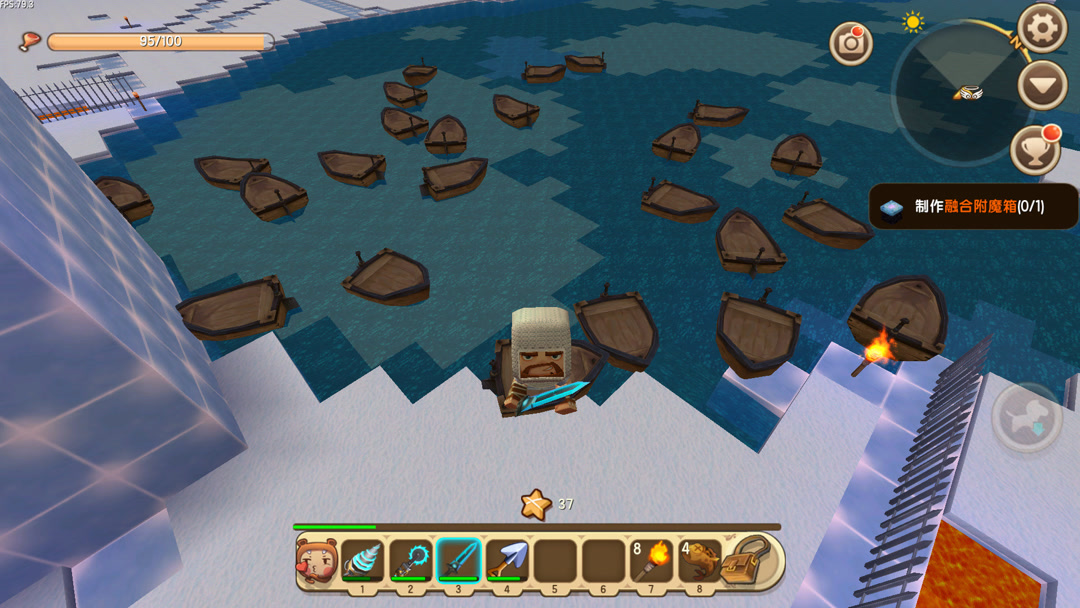Open the backpack inventory

(x=748, y=560)
